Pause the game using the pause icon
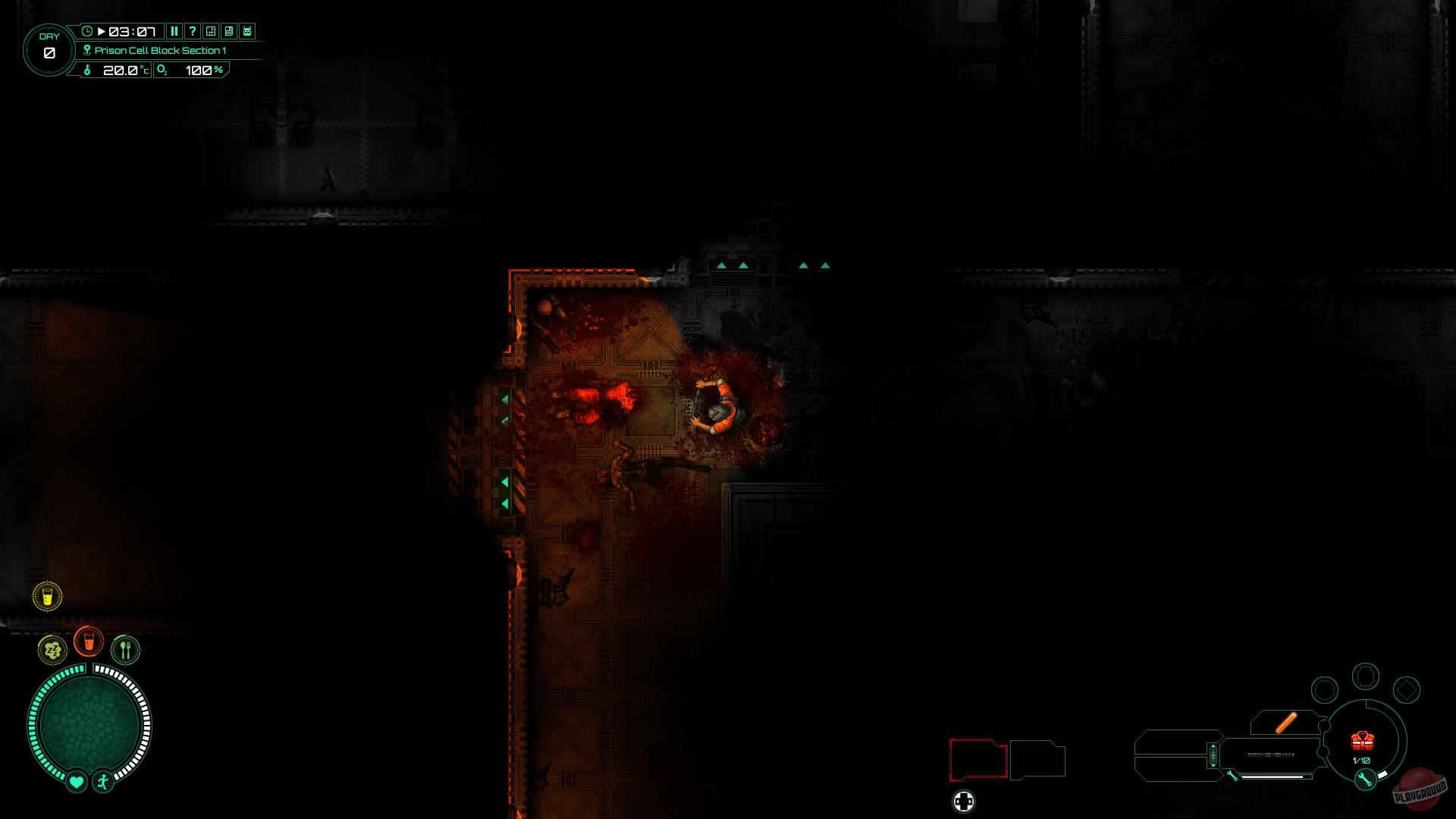The width and height of the screenshot is (1456, 819). 175,31
